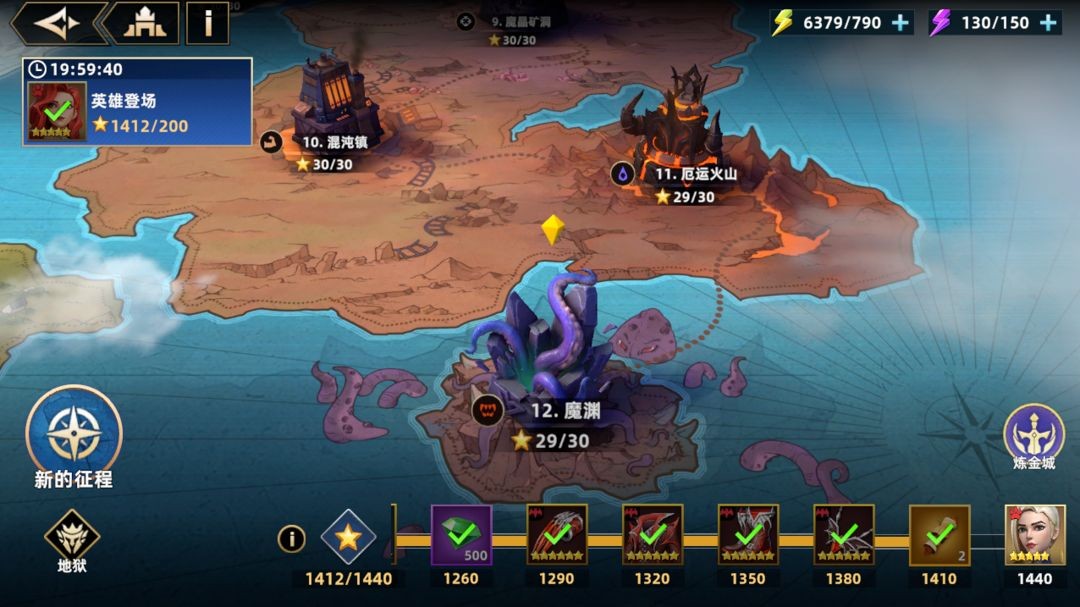
Task: Show info via top bar 'i' button
Action: coord(208,23)
